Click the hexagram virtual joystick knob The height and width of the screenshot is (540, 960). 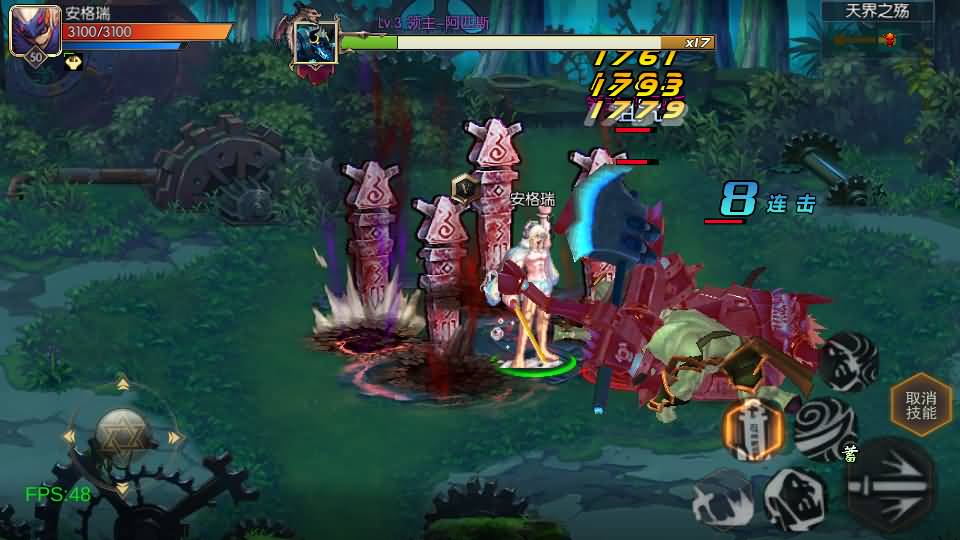[x=122, y=435]
